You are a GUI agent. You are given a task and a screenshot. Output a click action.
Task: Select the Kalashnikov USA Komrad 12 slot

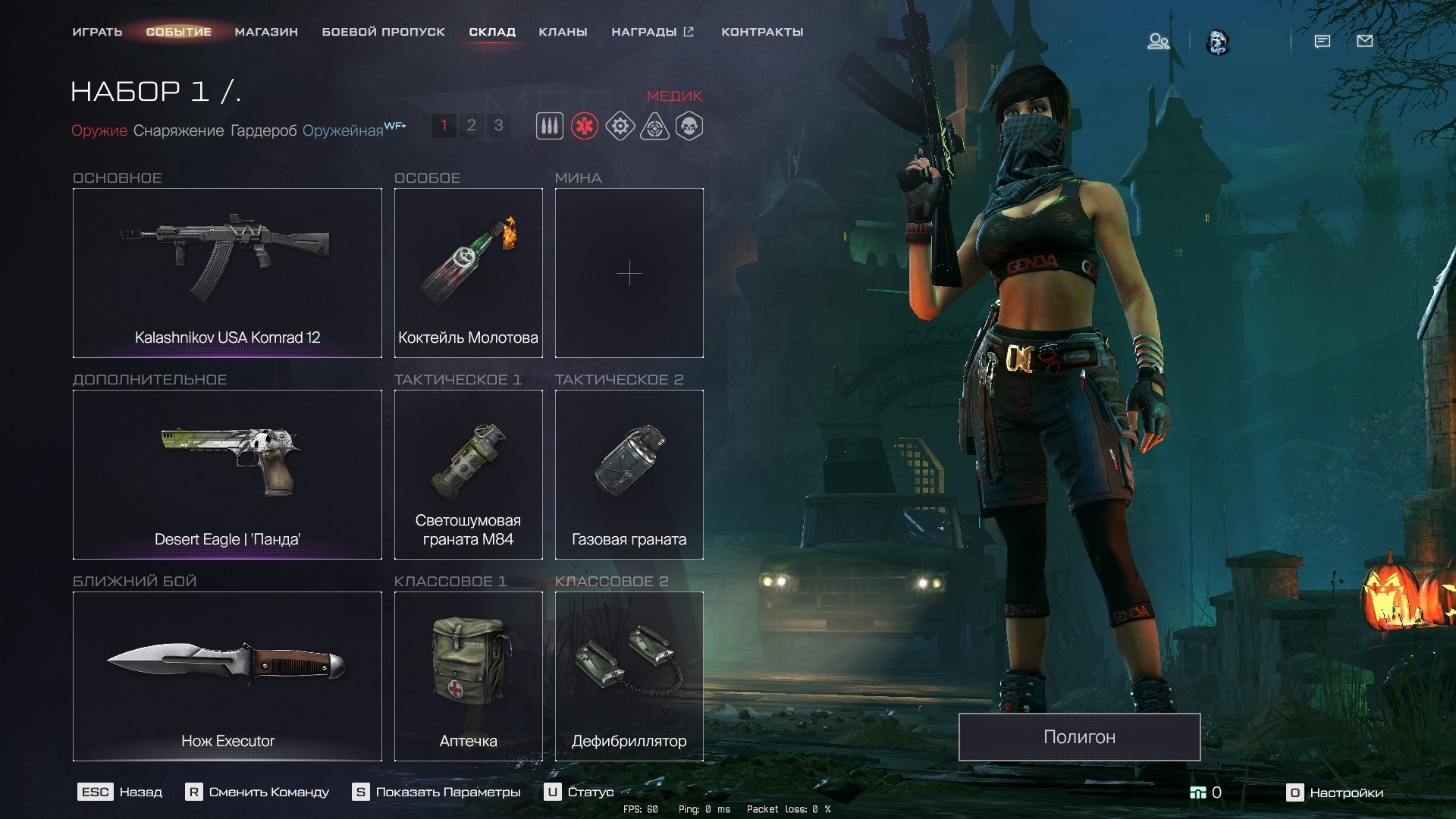[x=227, y=272]
